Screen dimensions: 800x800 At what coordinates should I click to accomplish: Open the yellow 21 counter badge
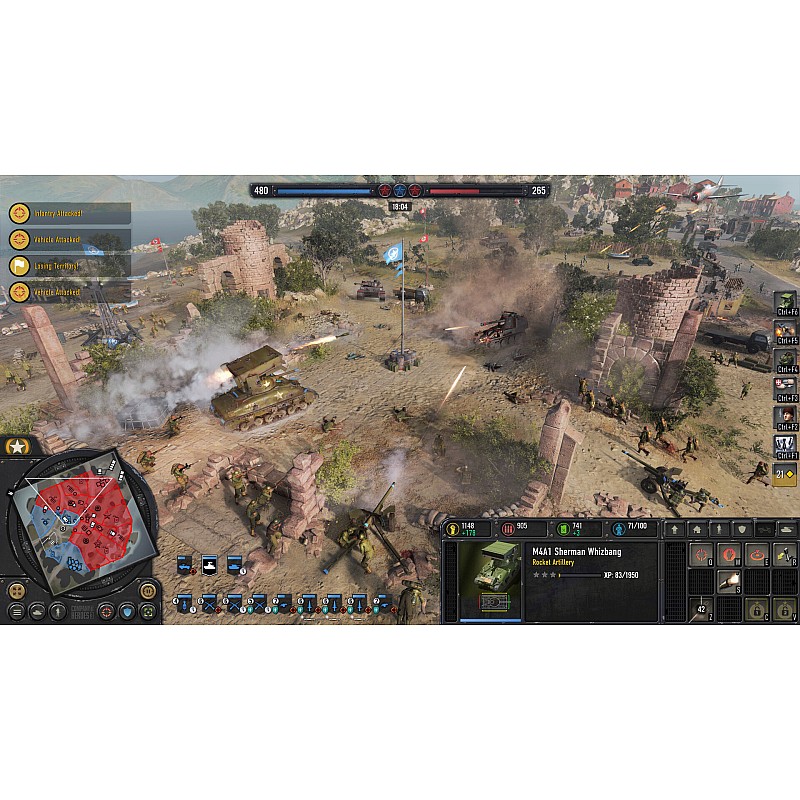point(786,472)
